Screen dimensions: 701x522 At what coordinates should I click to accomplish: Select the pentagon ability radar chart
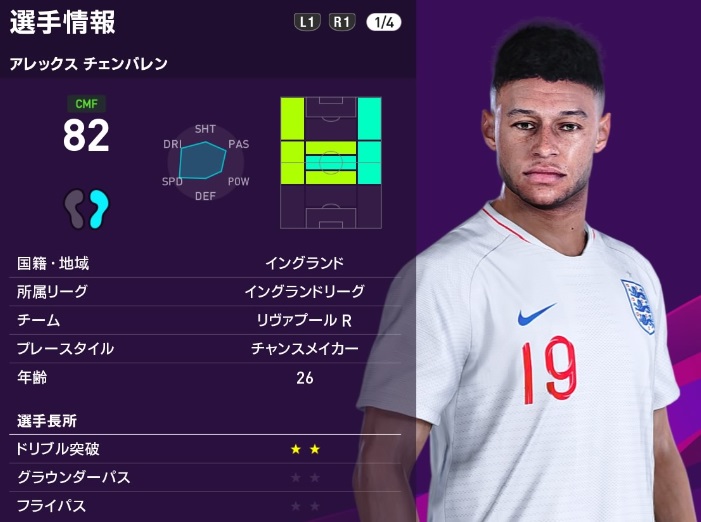coord(204,158)
